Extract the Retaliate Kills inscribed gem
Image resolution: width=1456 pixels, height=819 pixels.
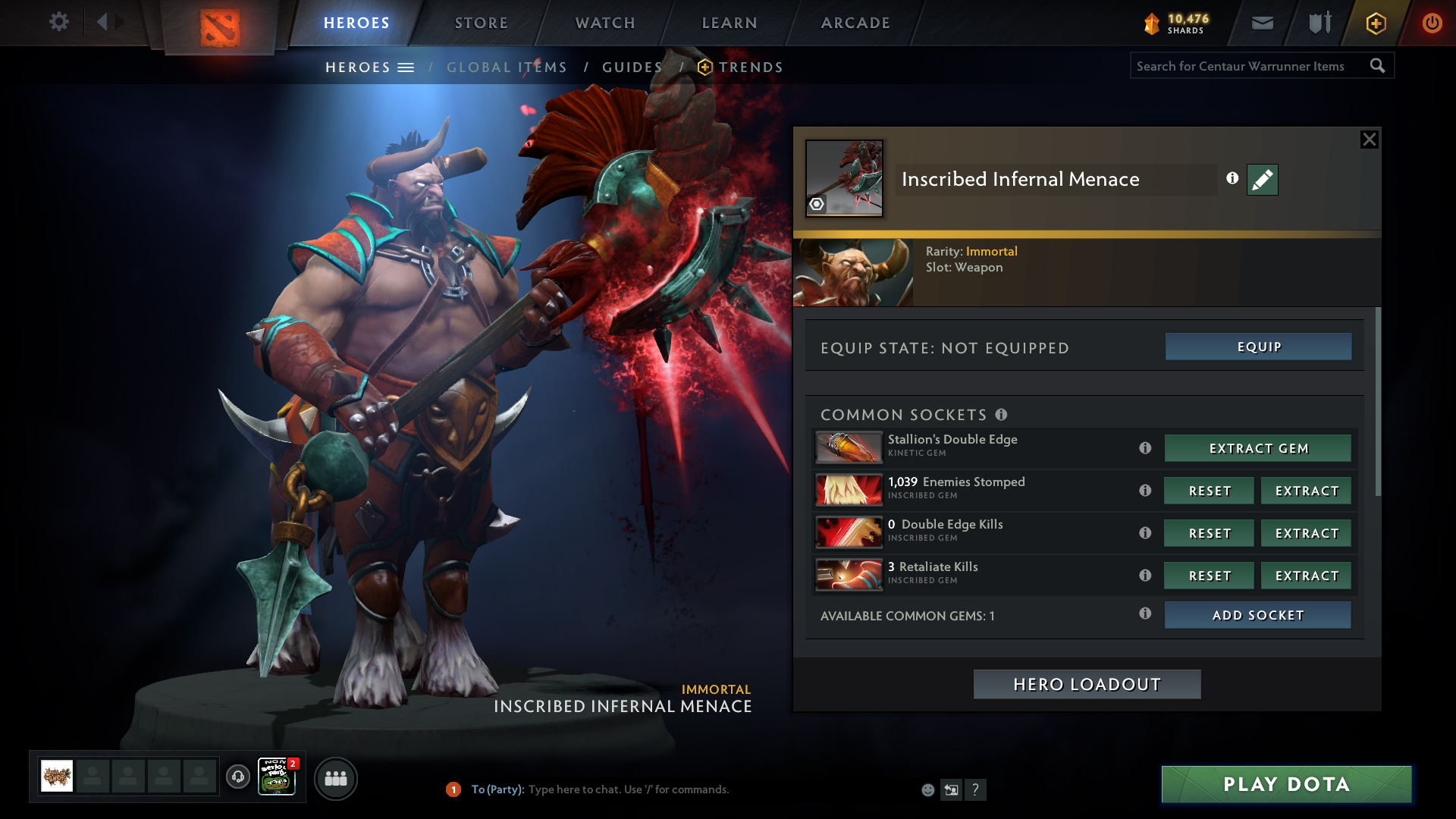(1306, 576)
